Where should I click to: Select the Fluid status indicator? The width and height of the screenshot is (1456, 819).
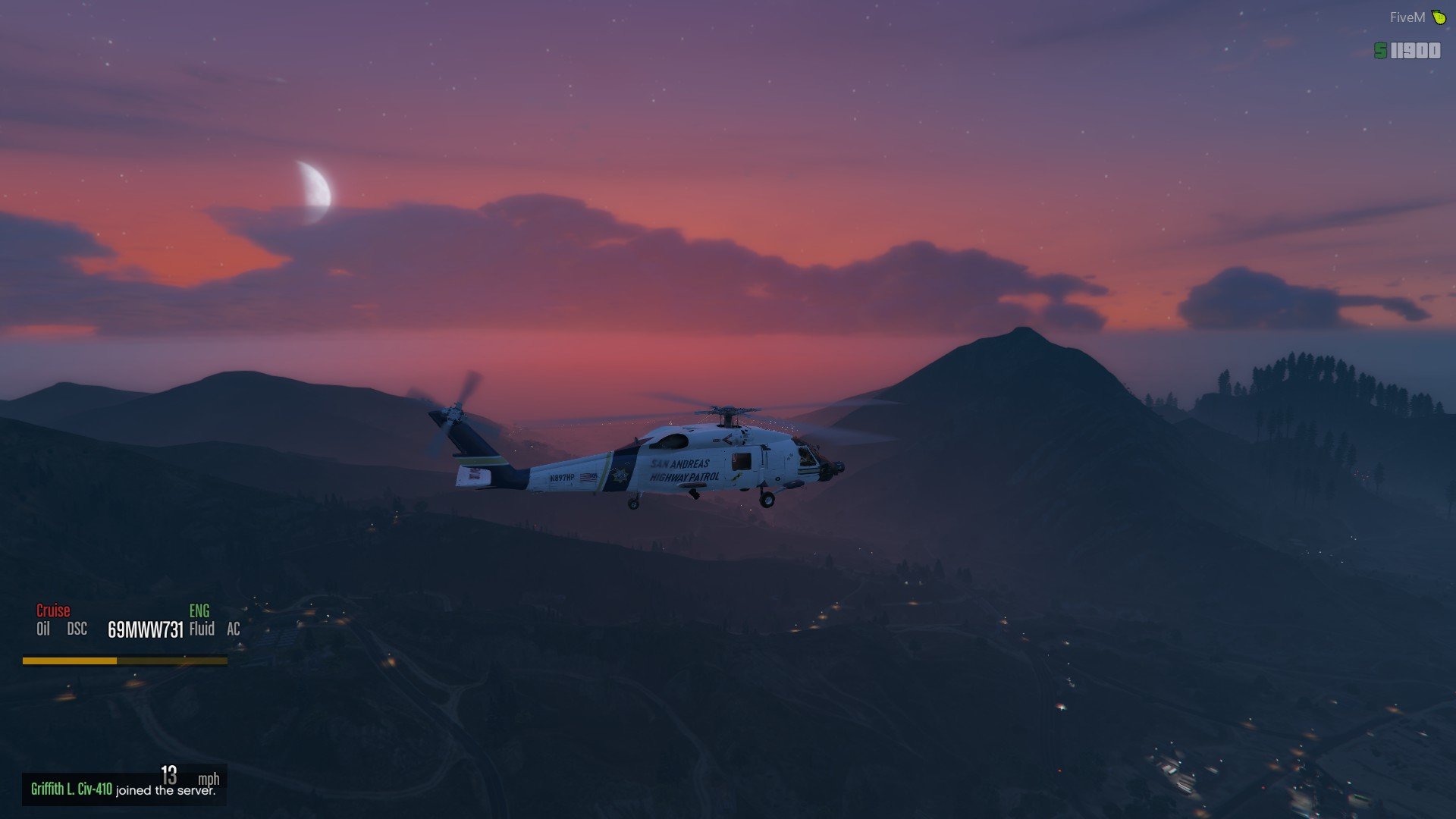coord(202,629)
